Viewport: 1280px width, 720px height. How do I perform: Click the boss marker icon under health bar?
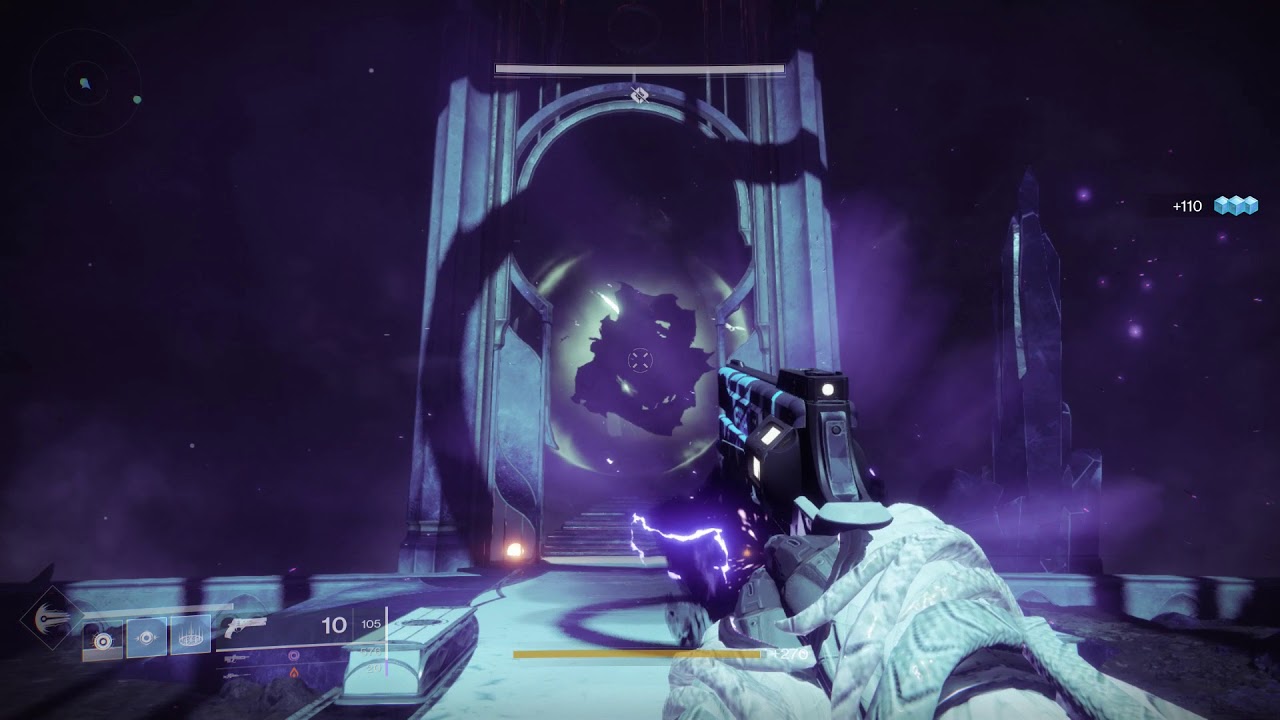coord(640,95)
